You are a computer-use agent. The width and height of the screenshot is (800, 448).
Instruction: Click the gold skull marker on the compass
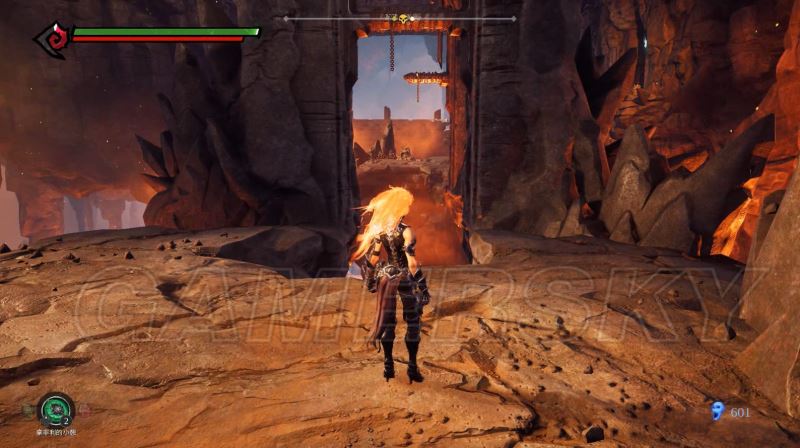pos(405,19)
